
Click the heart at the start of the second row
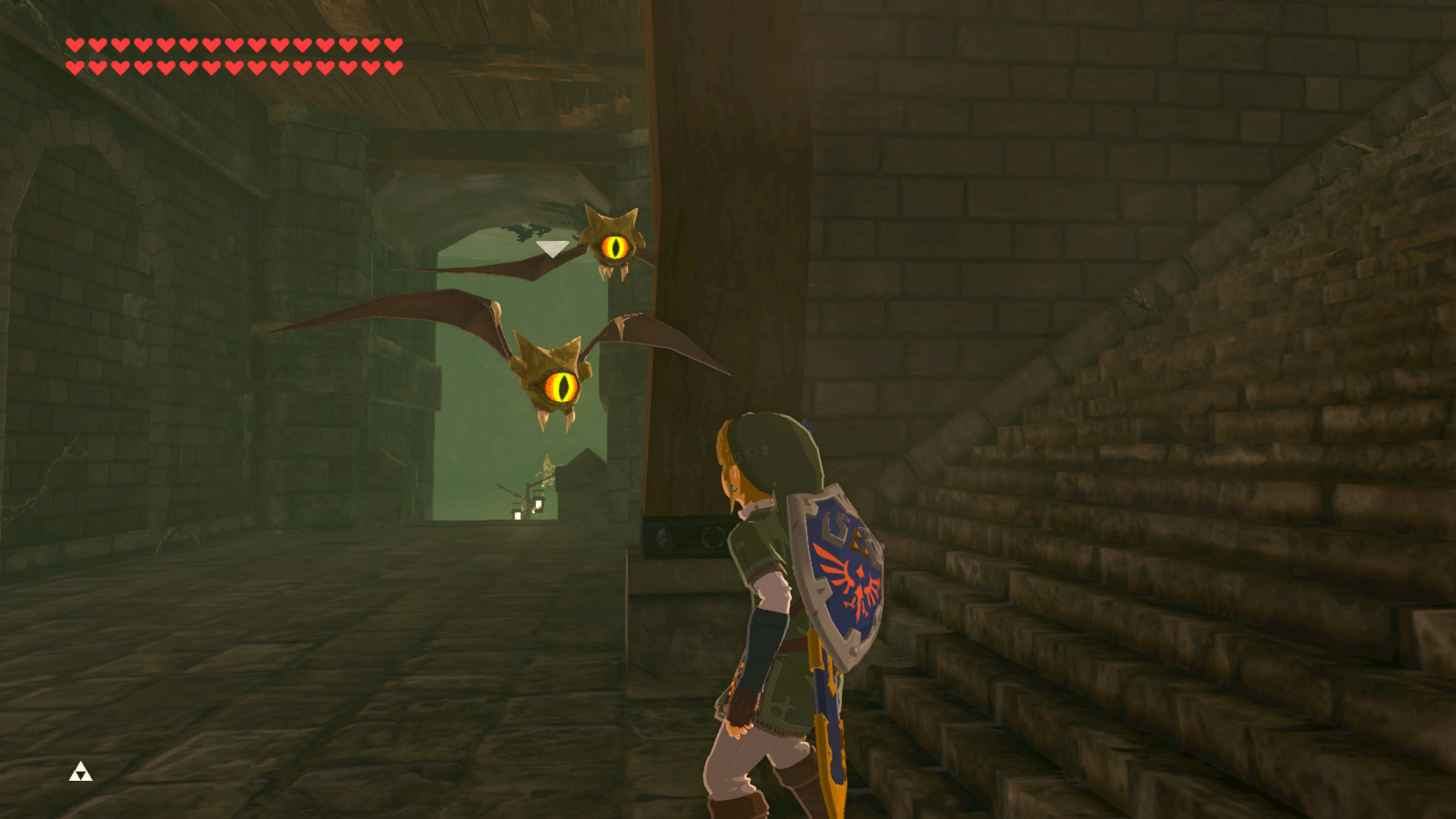coord(75,66)
